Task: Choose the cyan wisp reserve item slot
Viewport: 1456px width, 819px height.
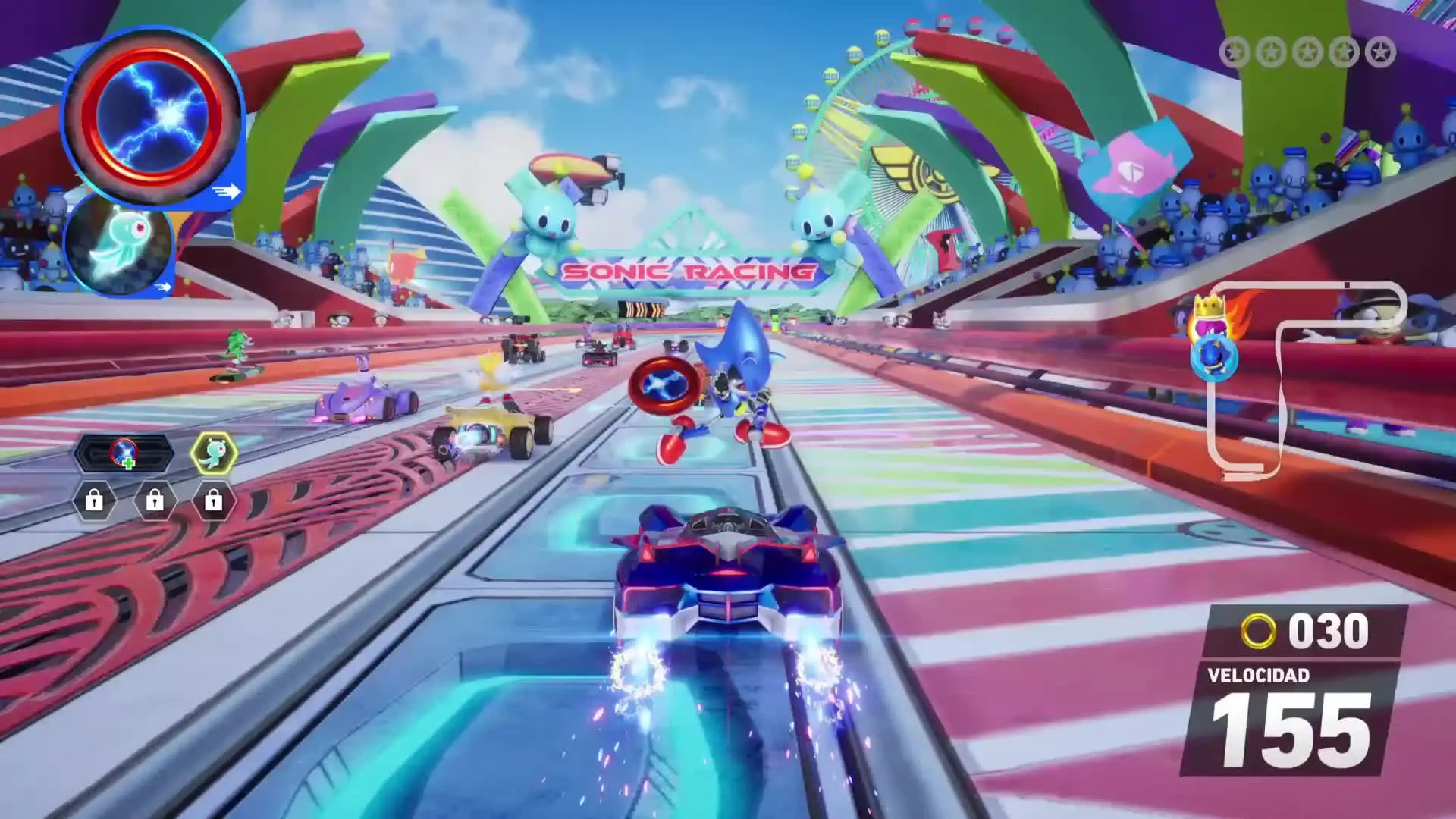Action: point(121,243)
